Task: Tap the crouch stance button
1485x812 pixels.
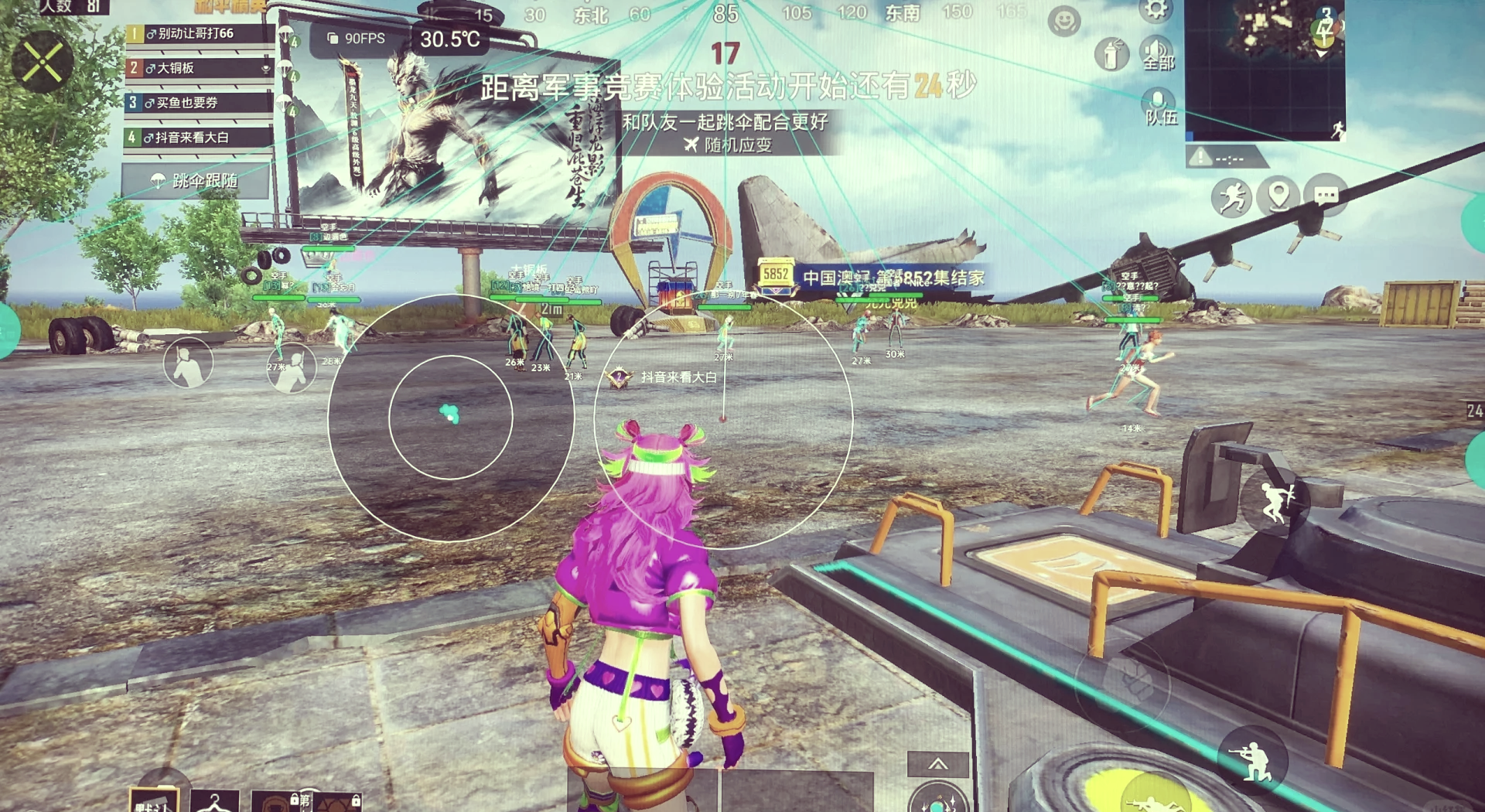Action: click(x=1253, y=760)
